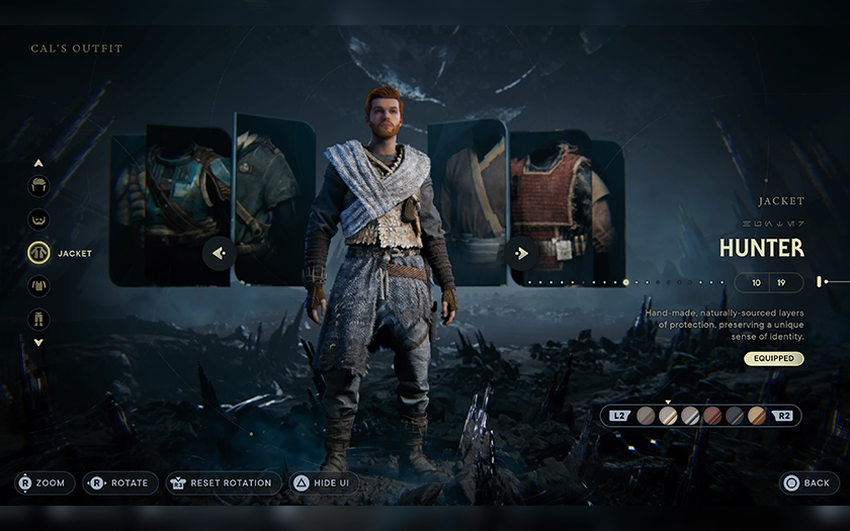Select the hair category icon
The width and height of the screenshot is (850, 531).
39,186
